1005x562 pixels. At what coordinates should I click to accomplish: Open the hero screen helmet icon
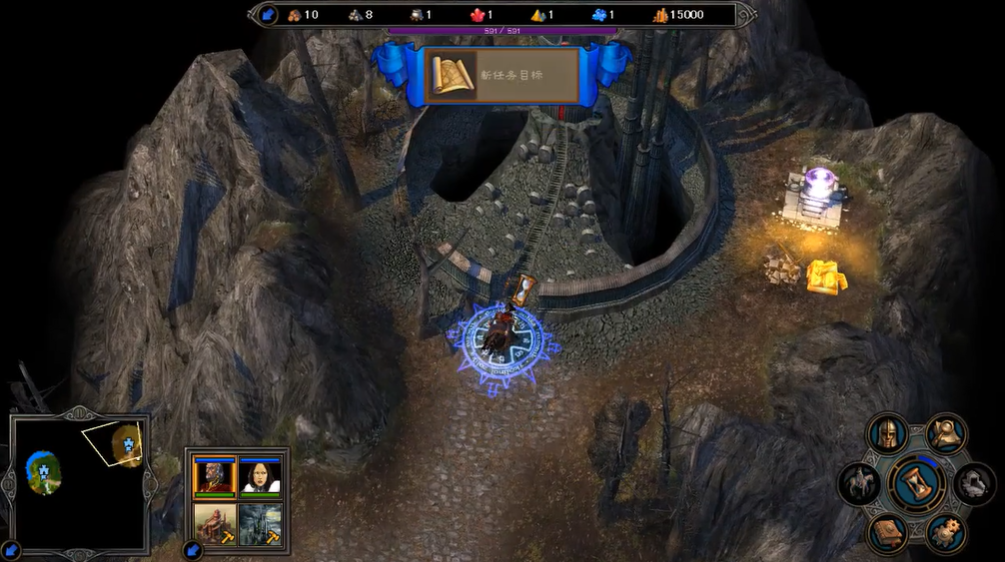[887, 434]
